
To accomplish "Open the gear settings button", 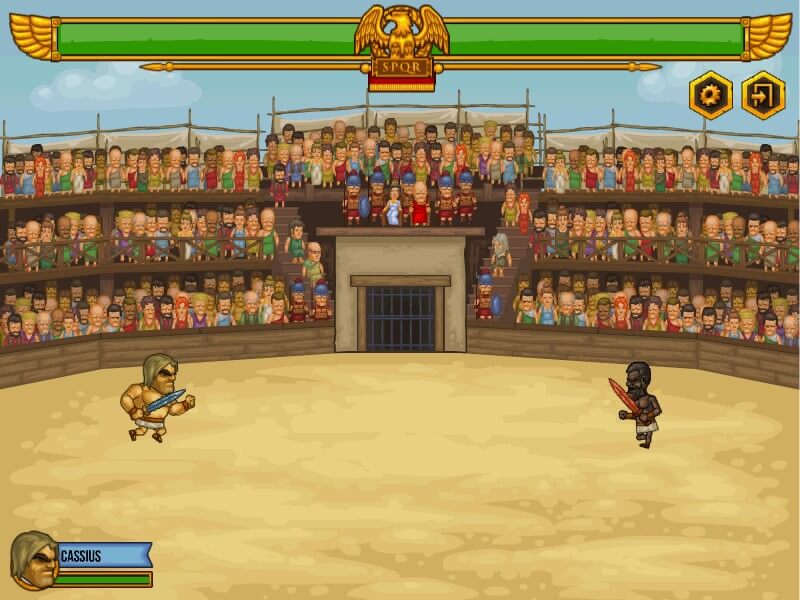I will (711, 96).
